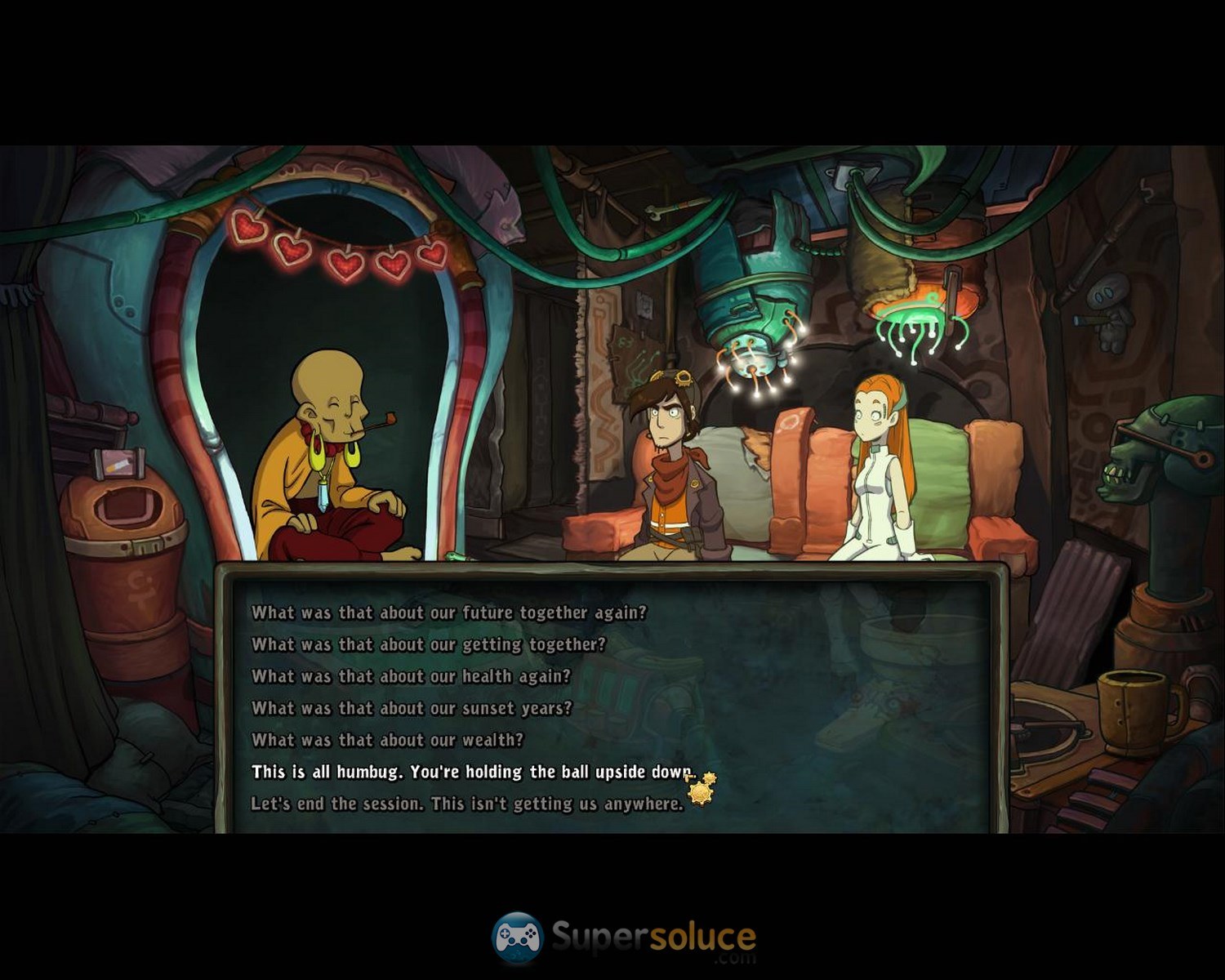Choose 'Let's end the session' option
This screenshot has width=1225, height=980.
466,804
